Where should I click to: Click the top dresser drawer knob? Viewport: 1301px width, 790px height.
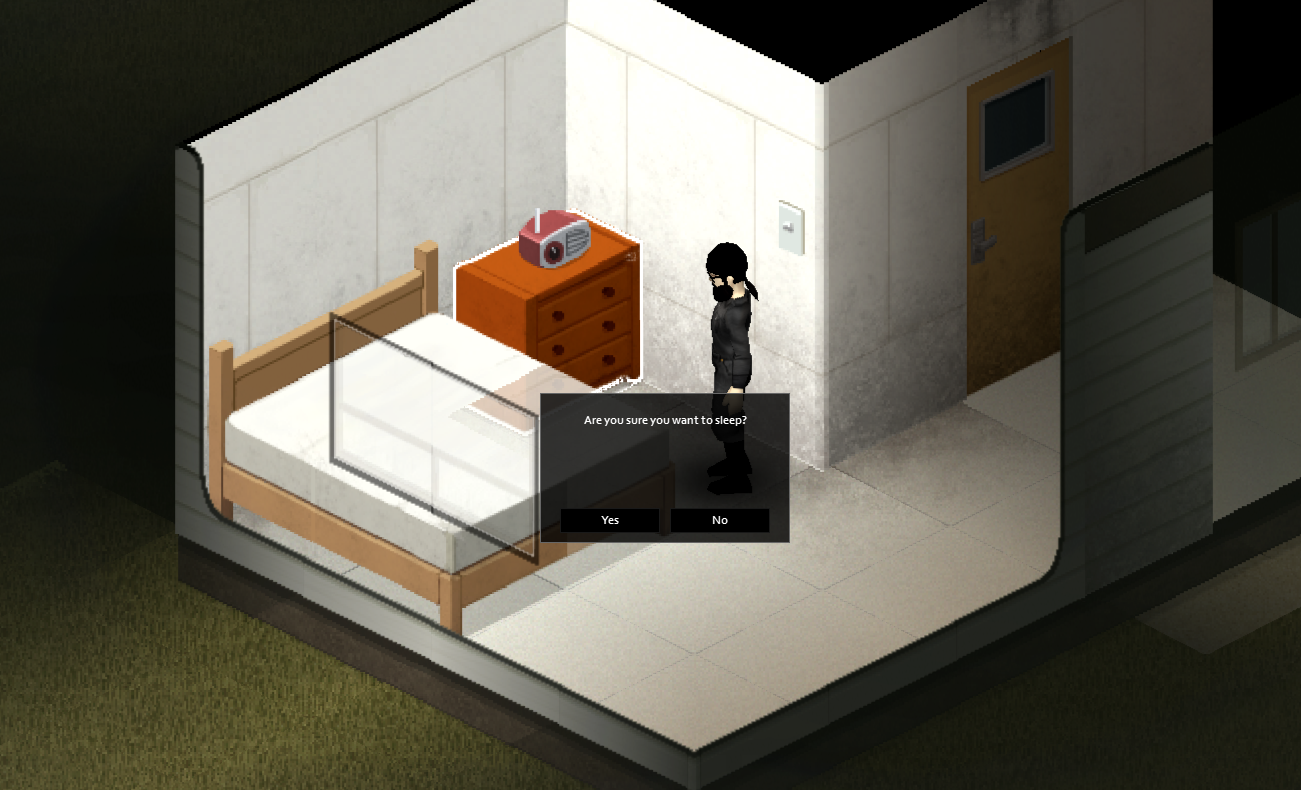(607, 292)
